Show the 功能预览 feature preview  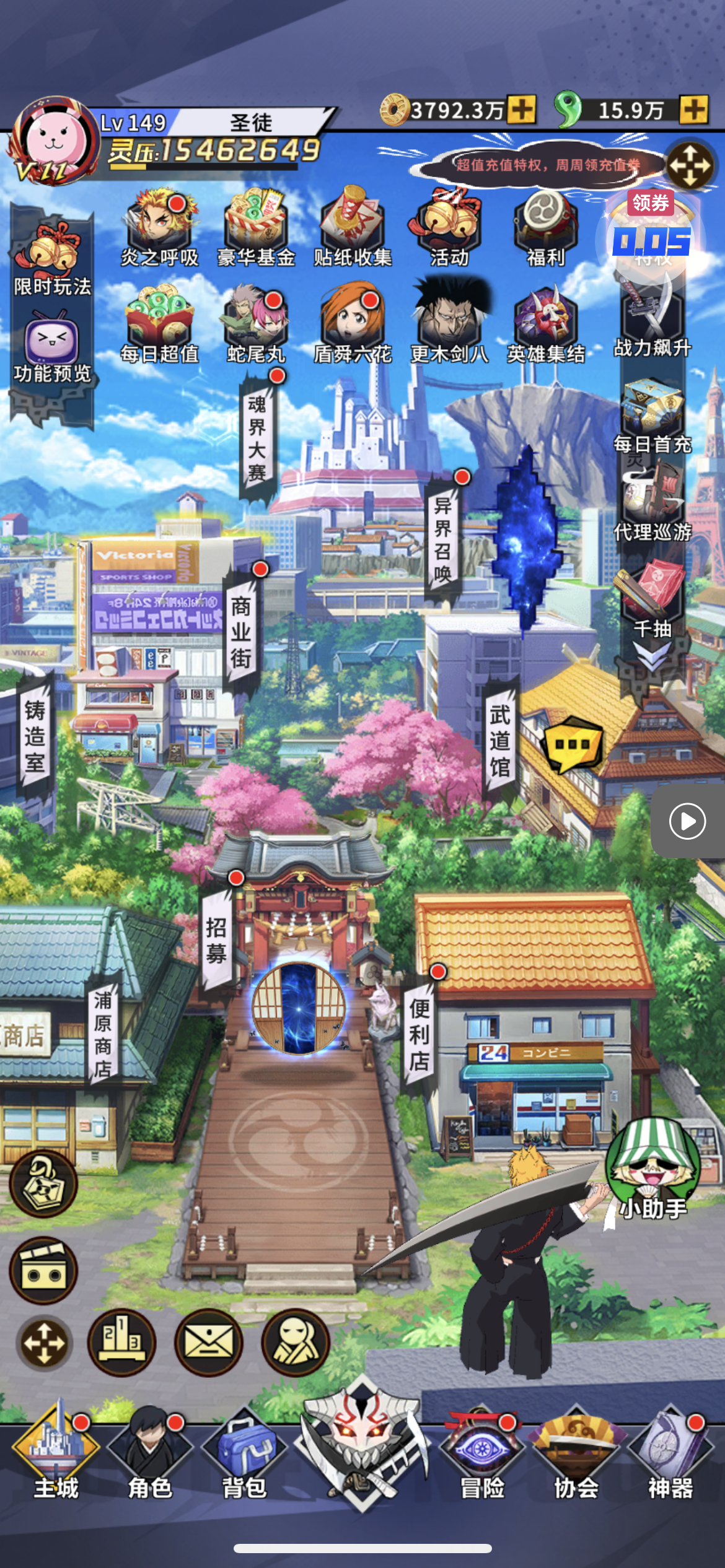[x=52, y=348]
